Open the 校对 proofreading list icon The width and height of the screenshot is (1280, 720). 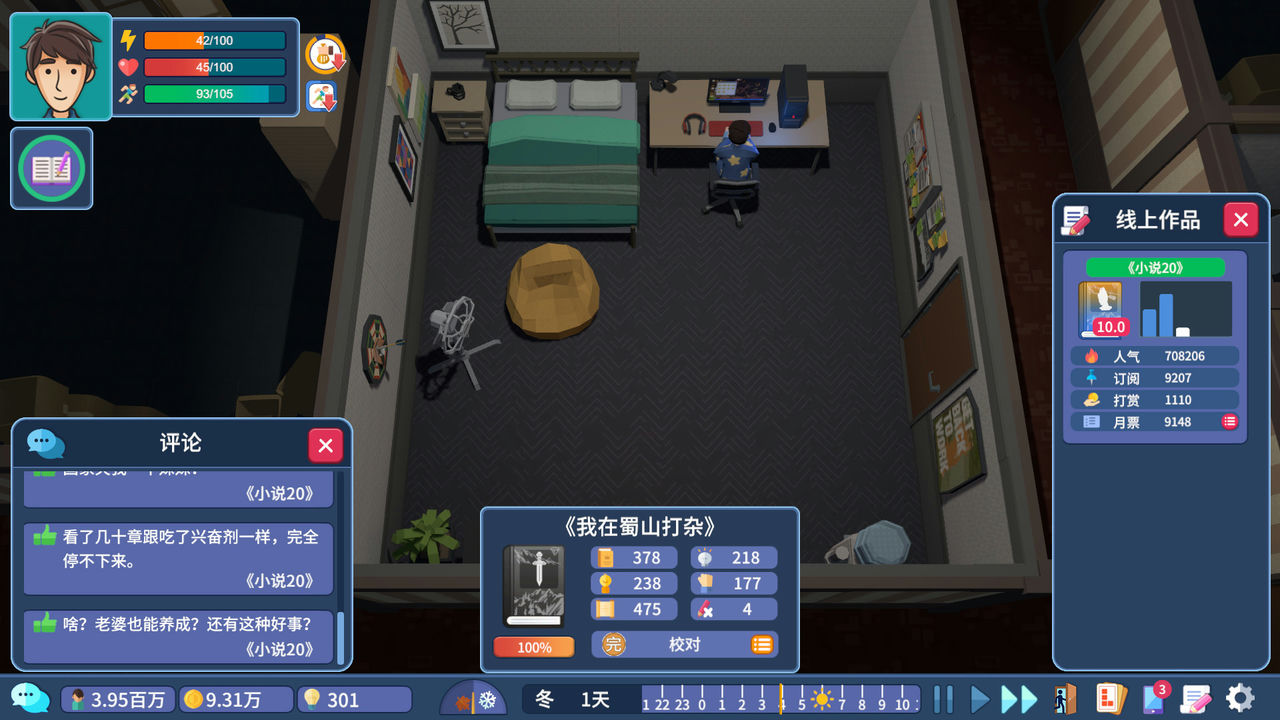pos(762,645)
